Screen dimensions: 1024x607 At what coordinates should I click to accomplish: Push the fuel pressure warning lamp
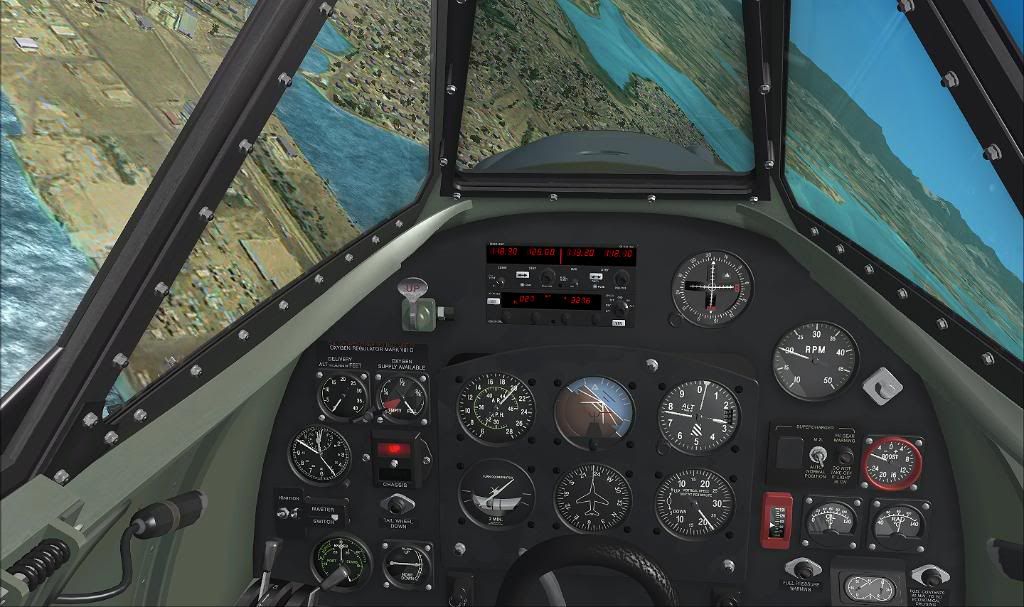[802, 569]
